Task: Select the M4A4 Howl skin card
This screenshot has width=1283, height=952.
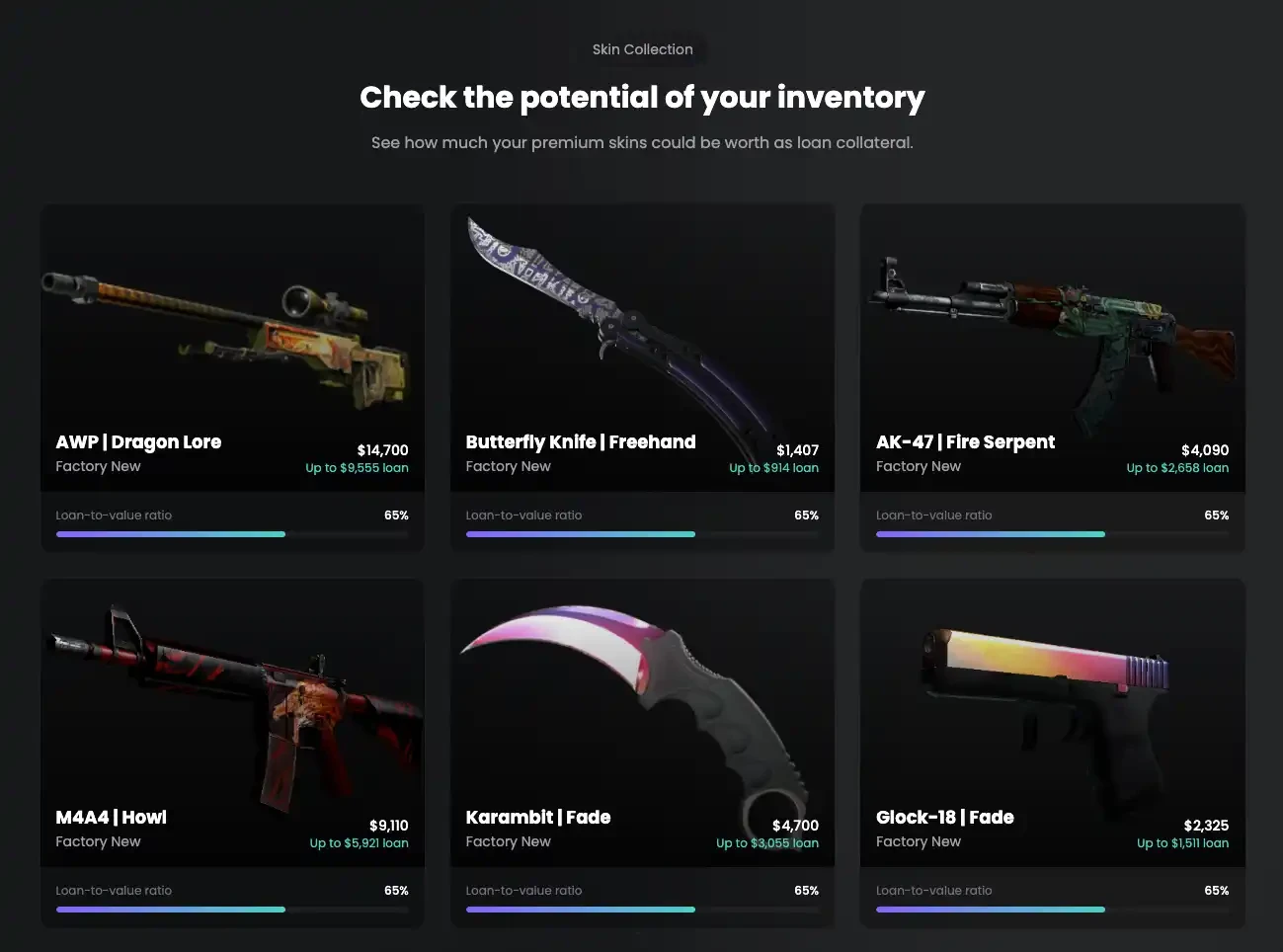Action: click(x=232, y=752)
